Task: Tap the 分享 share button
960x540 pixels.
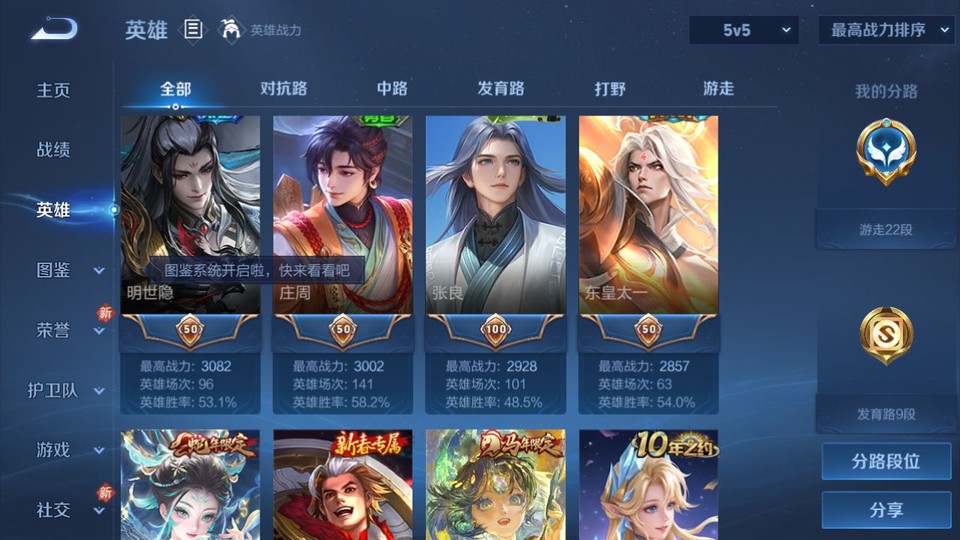Action: pyautogui.click(x=886, y=510)
